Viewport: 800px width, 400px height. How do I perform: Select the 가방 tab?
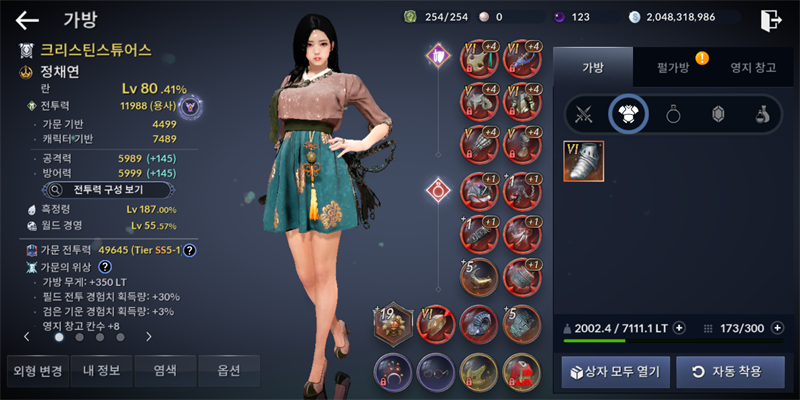click(x=592, y=66)
